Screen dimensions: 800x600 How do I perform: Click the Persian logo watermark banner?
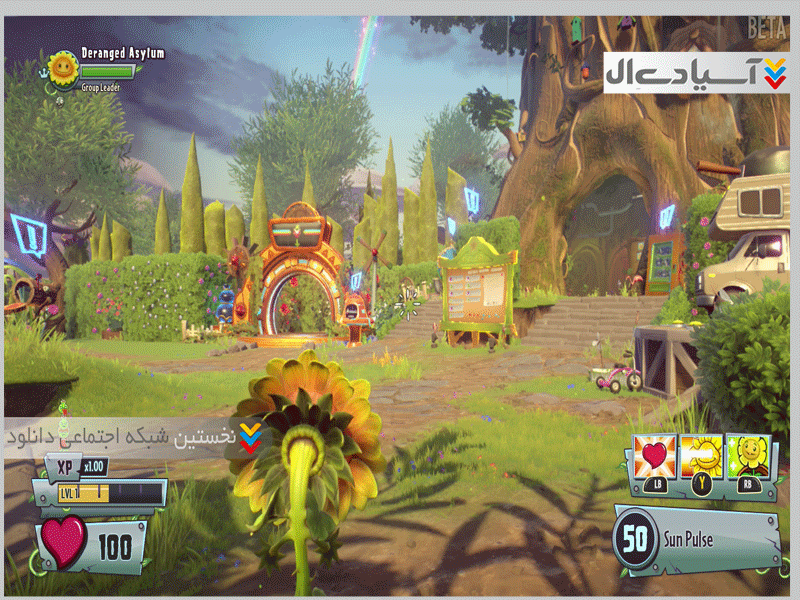pyautogui.click(x=695, y=73)
